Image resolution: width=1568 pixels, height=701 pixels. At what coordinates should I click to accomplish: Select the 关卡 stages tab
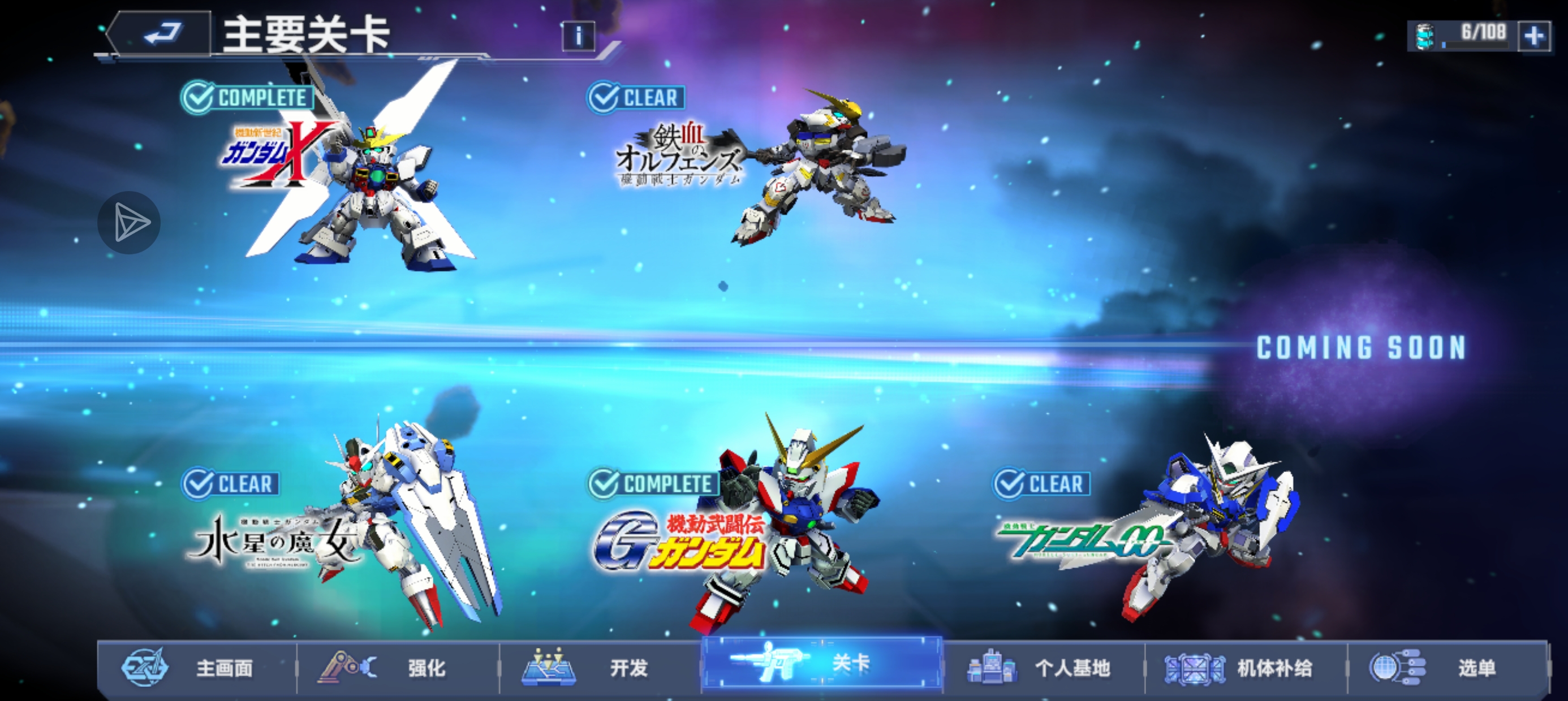[x=822, y=663]
